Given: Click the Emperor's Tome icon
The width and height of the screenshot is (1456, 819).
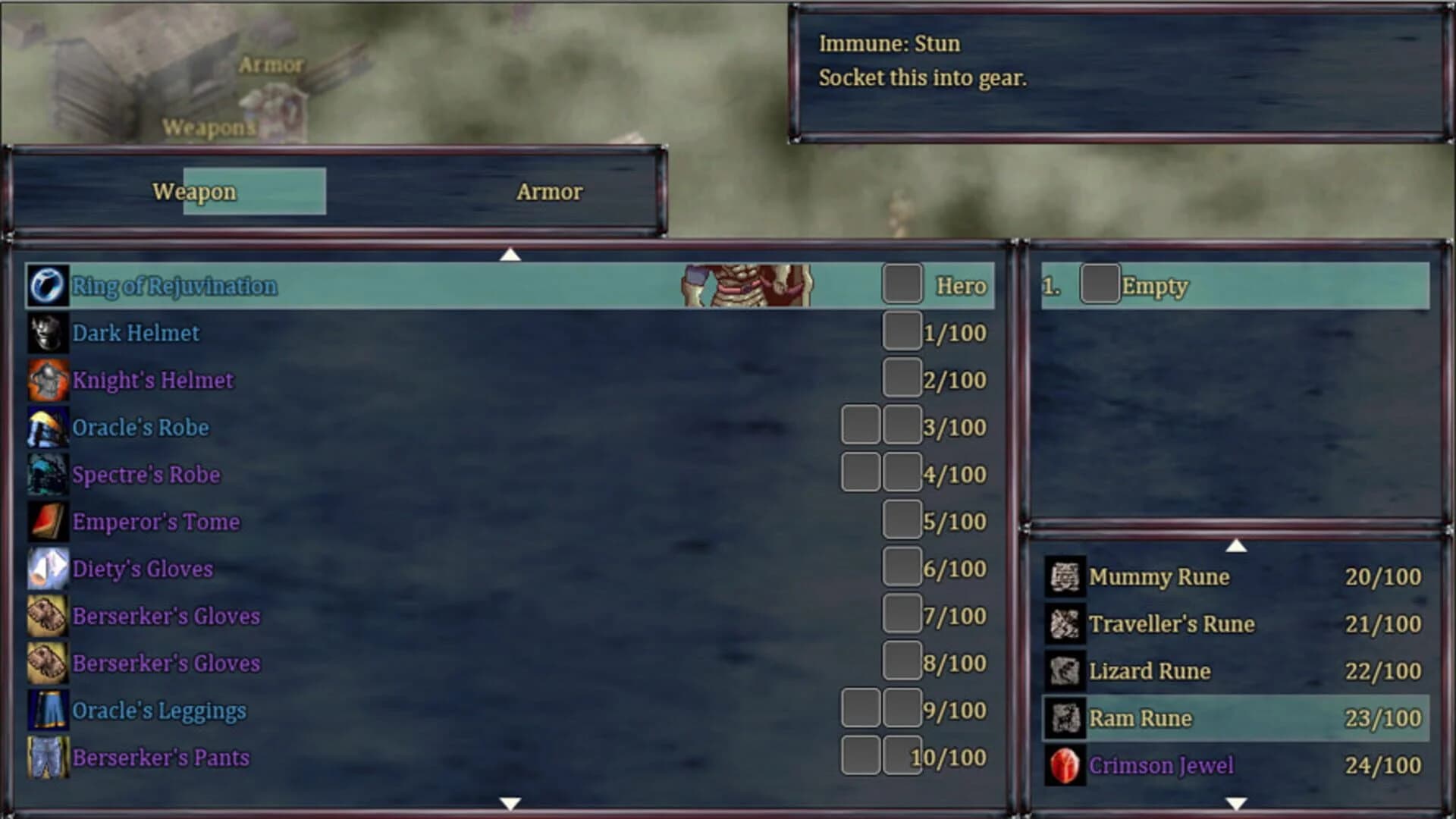Looking at the screenshot, I should click(48, 522).
